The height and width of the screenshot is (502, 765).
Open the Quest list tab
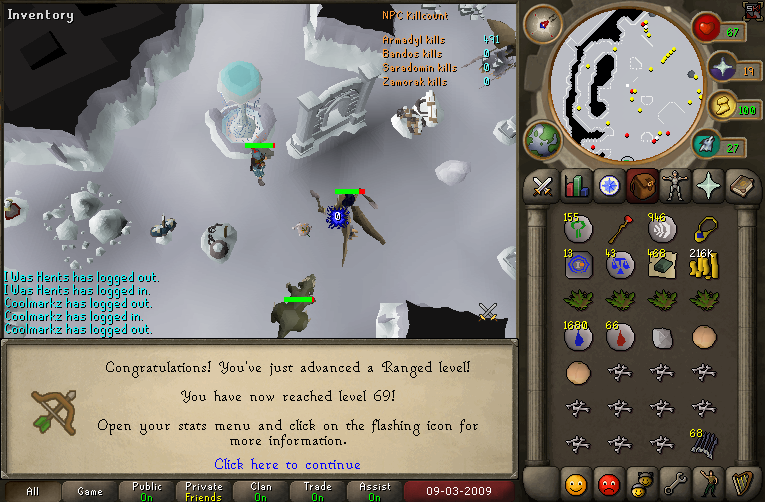[x=608, y=185]
